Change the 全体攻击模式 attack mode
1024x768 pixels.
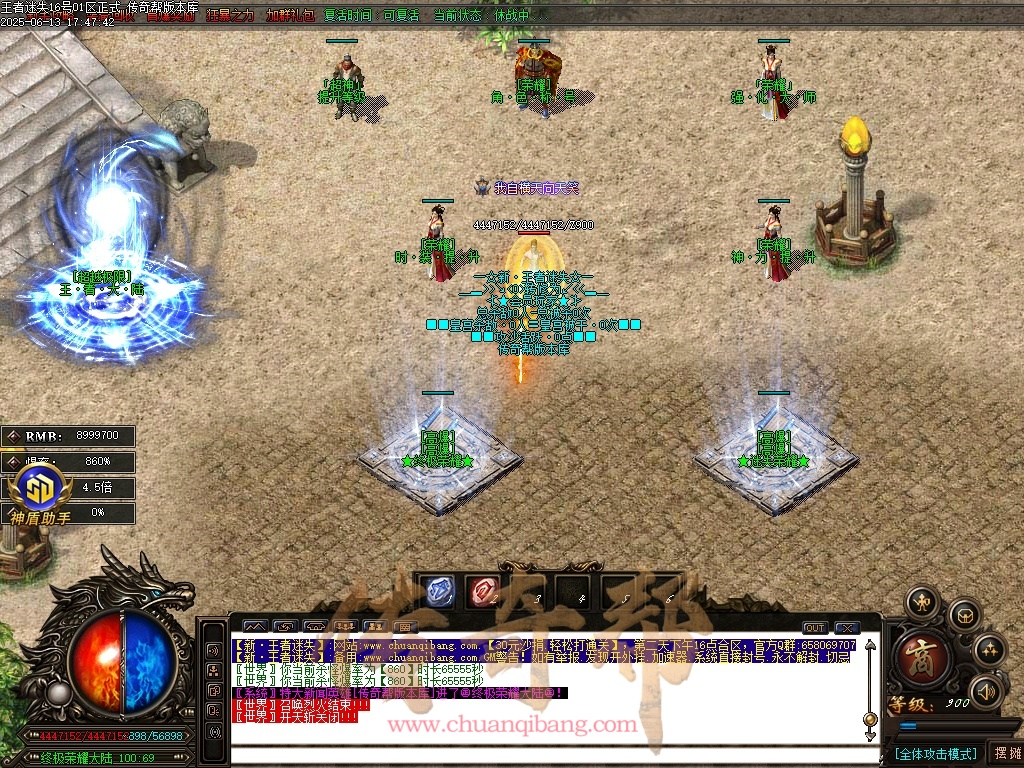pos(935,753)
